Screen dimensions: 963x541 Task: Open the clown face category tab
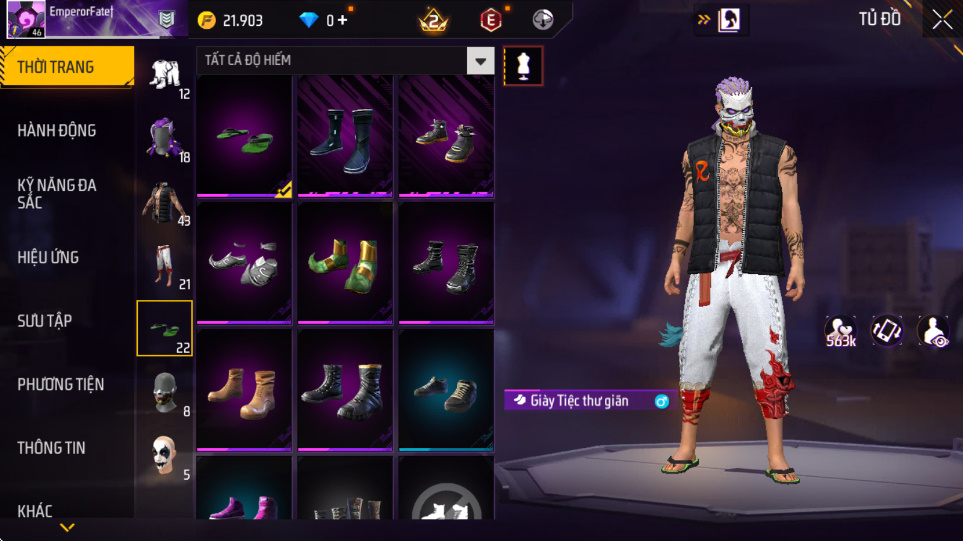[x=165, y=455]
